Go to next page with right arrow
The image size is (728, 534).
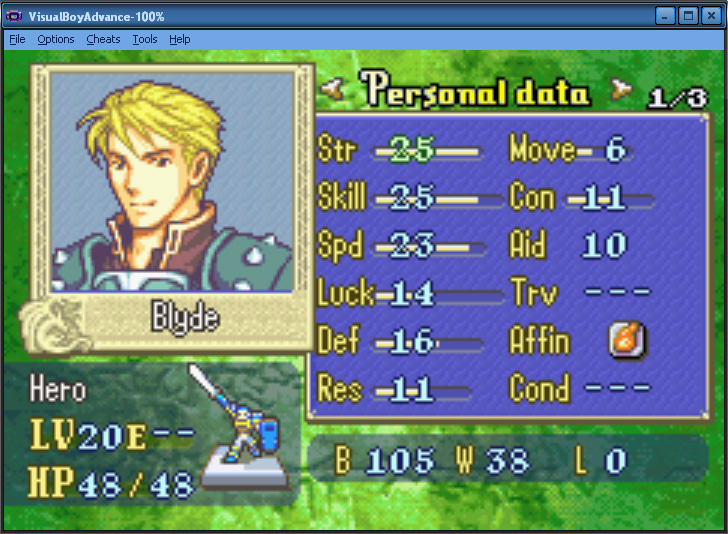pos(623,90)
